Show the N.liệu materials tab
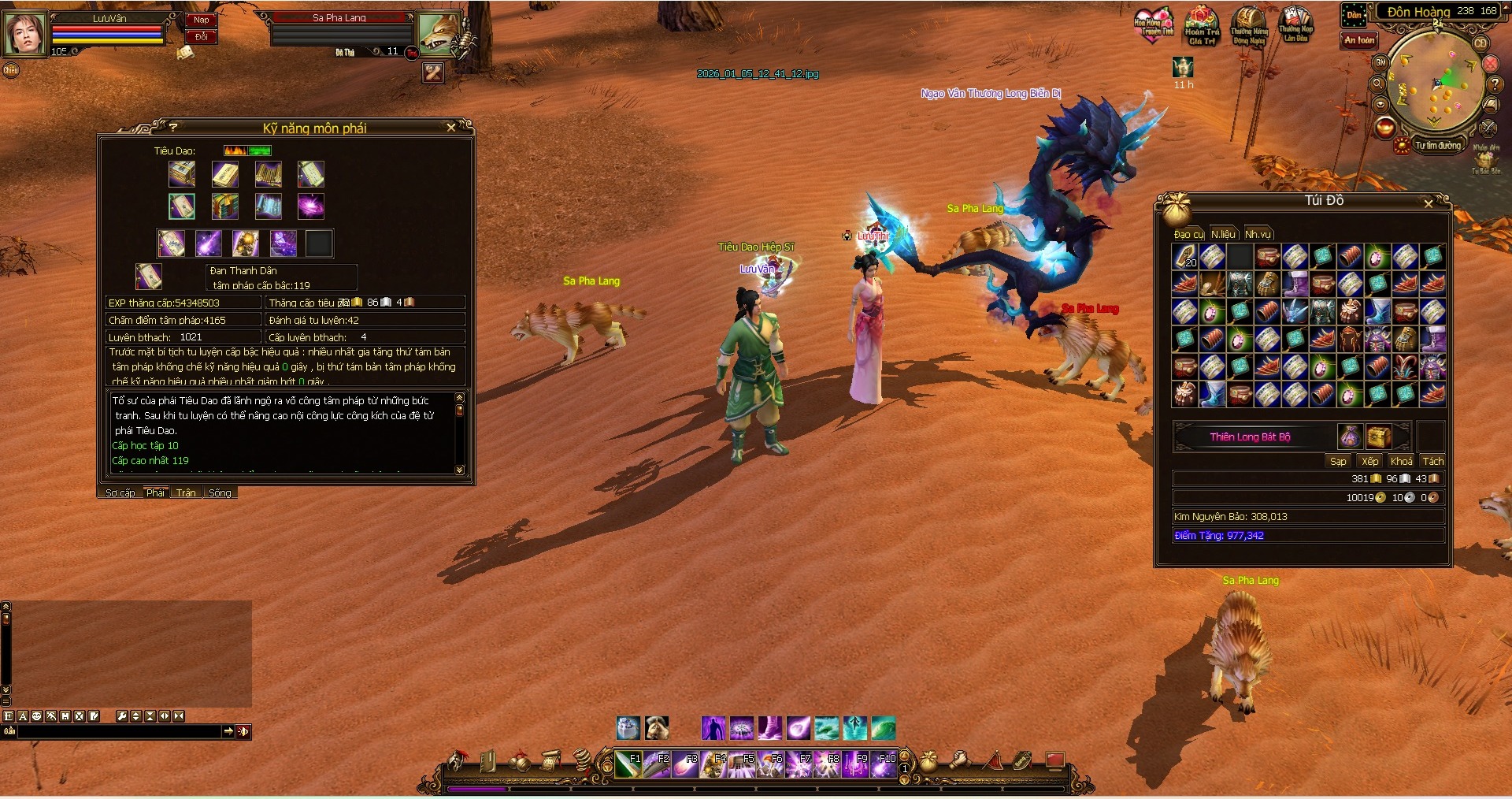Image resolution: width=1512 pixels, height=799 pixels. [1223, 234]
